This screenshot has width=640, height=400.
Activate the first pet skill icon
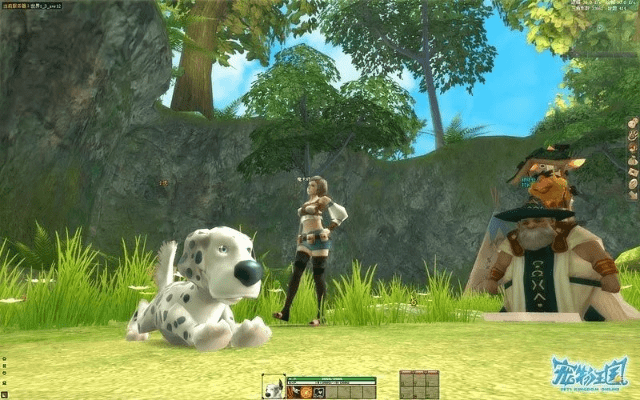coord(293,393)
